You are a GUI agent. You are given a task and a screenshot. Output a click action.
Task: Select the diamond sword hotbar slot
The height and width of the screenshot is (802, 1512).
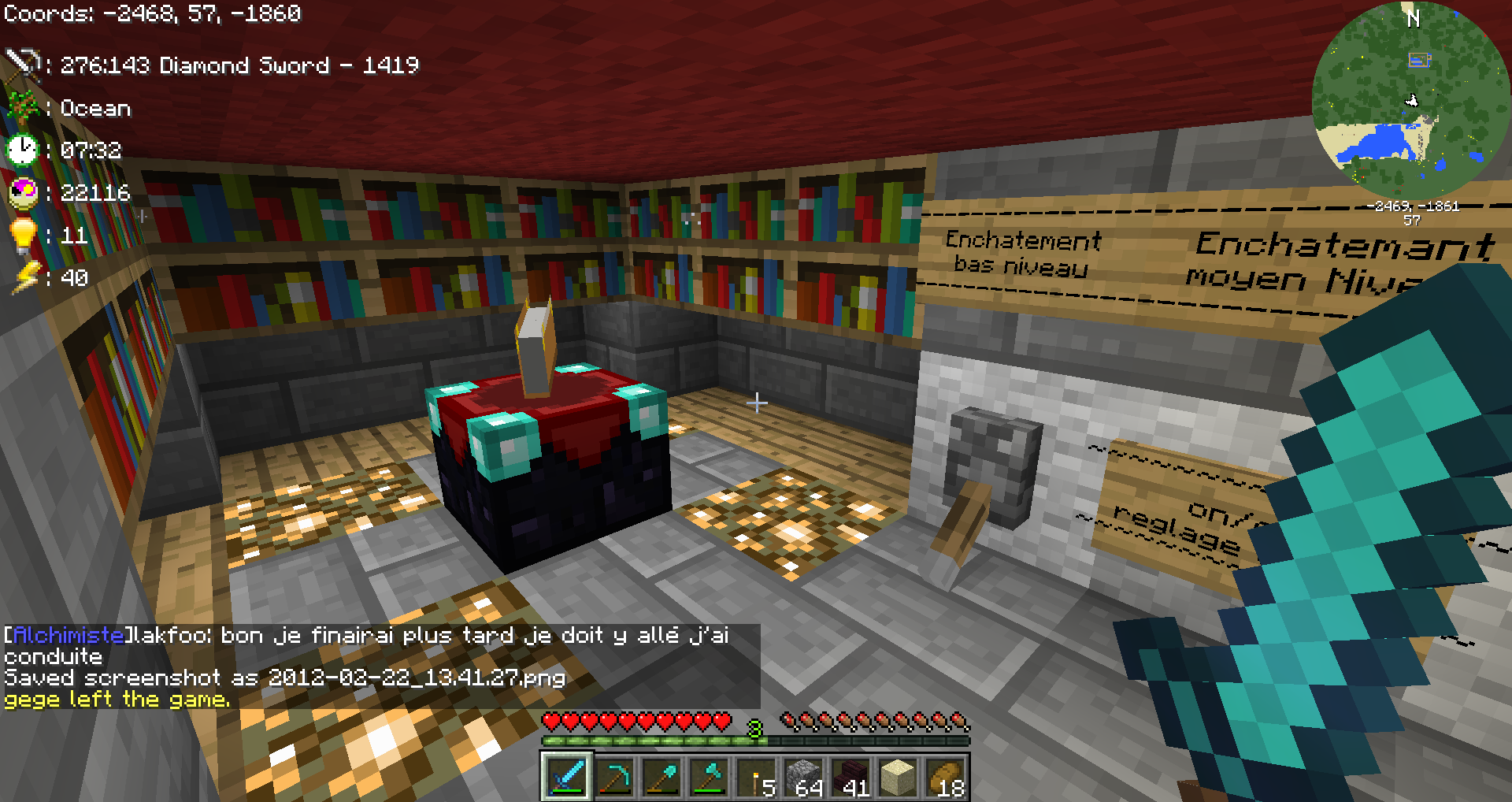[x=566, y=777]
